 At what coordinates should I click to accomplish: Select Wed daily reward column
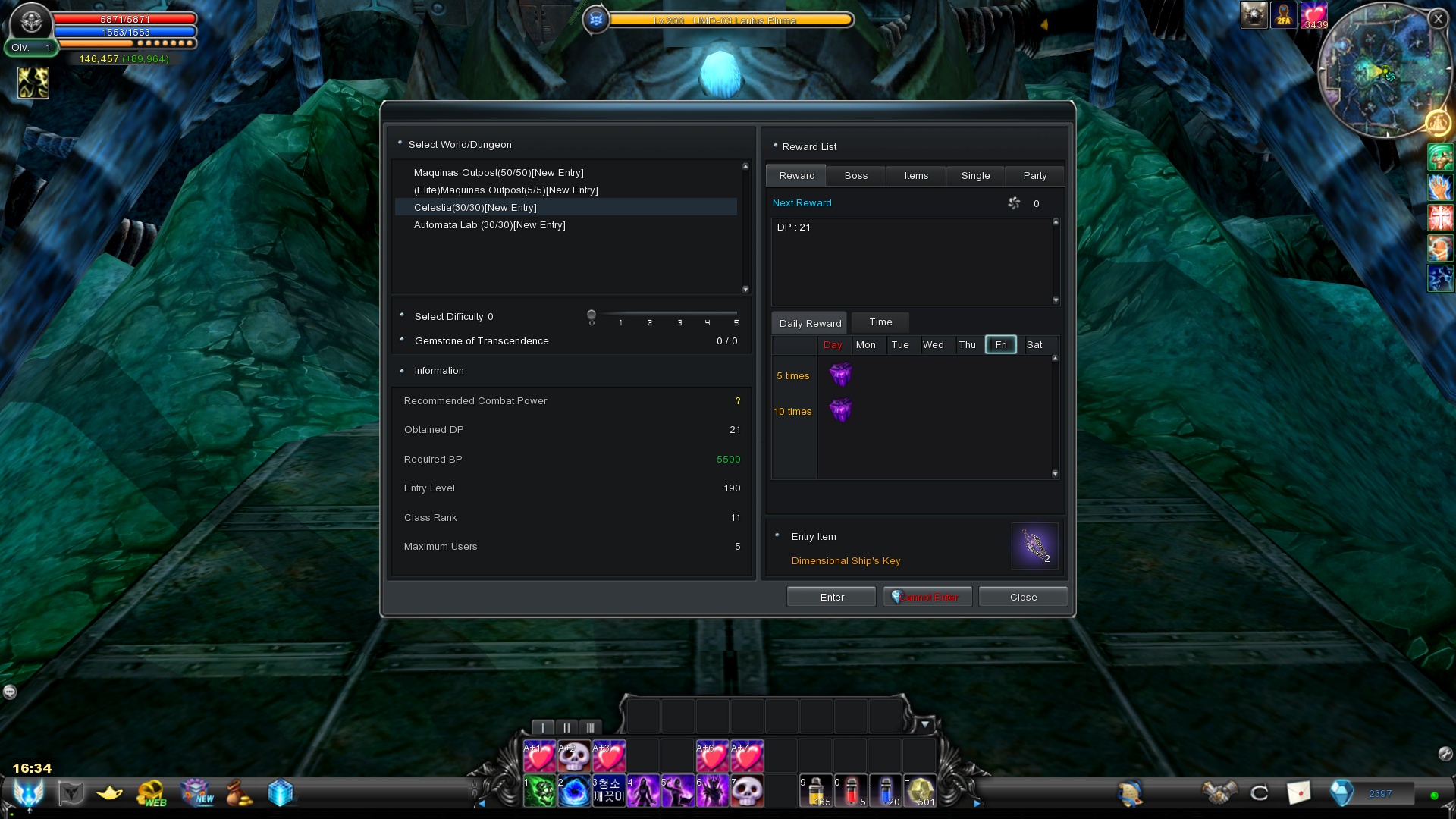click(933, 345)
